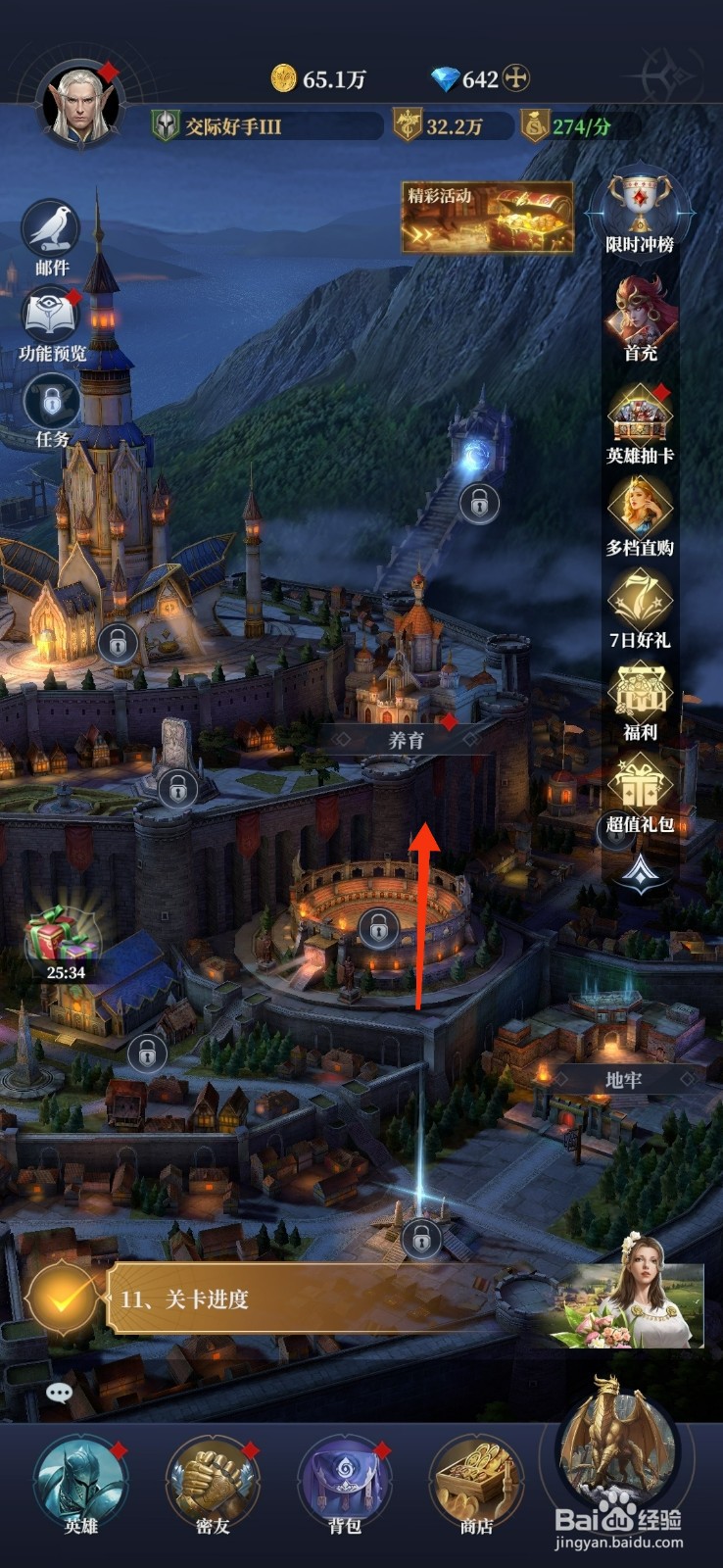This screenshot has height=1568, width=723.
Task: Open the 精彩活动 event banner
Action: (x=487, y=217)
